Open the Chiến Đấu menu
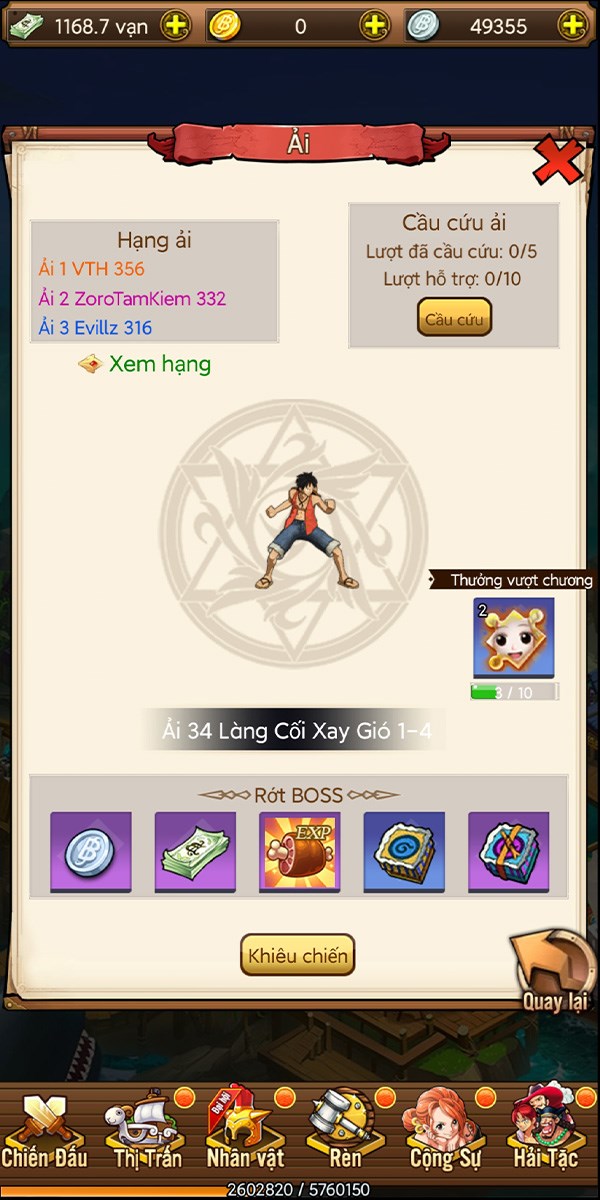This screenshot has width=600, height=1200. [x=45, y=1132]
